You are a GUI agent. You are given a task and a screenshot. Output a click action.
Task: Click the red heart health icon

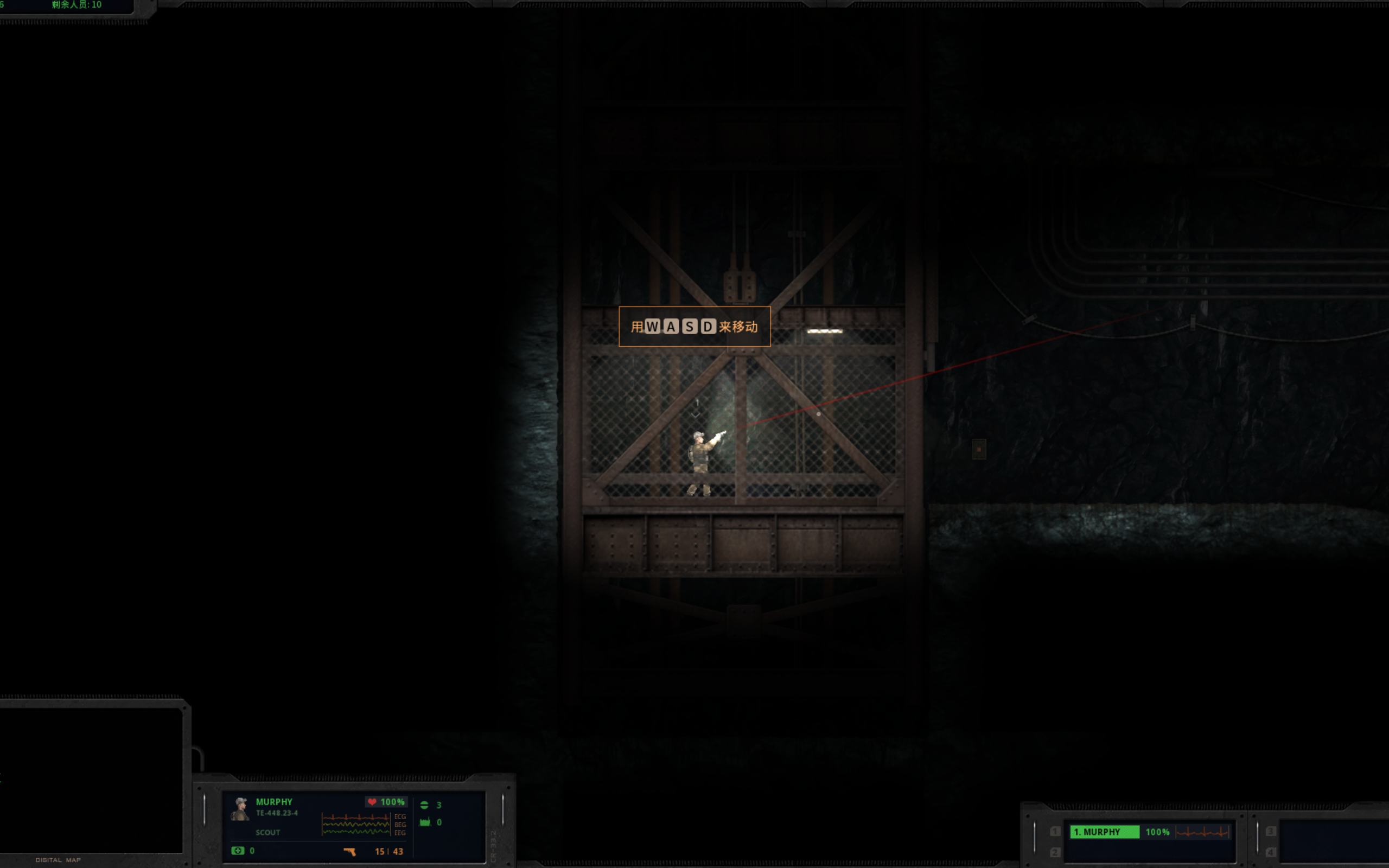pos(372,802)
